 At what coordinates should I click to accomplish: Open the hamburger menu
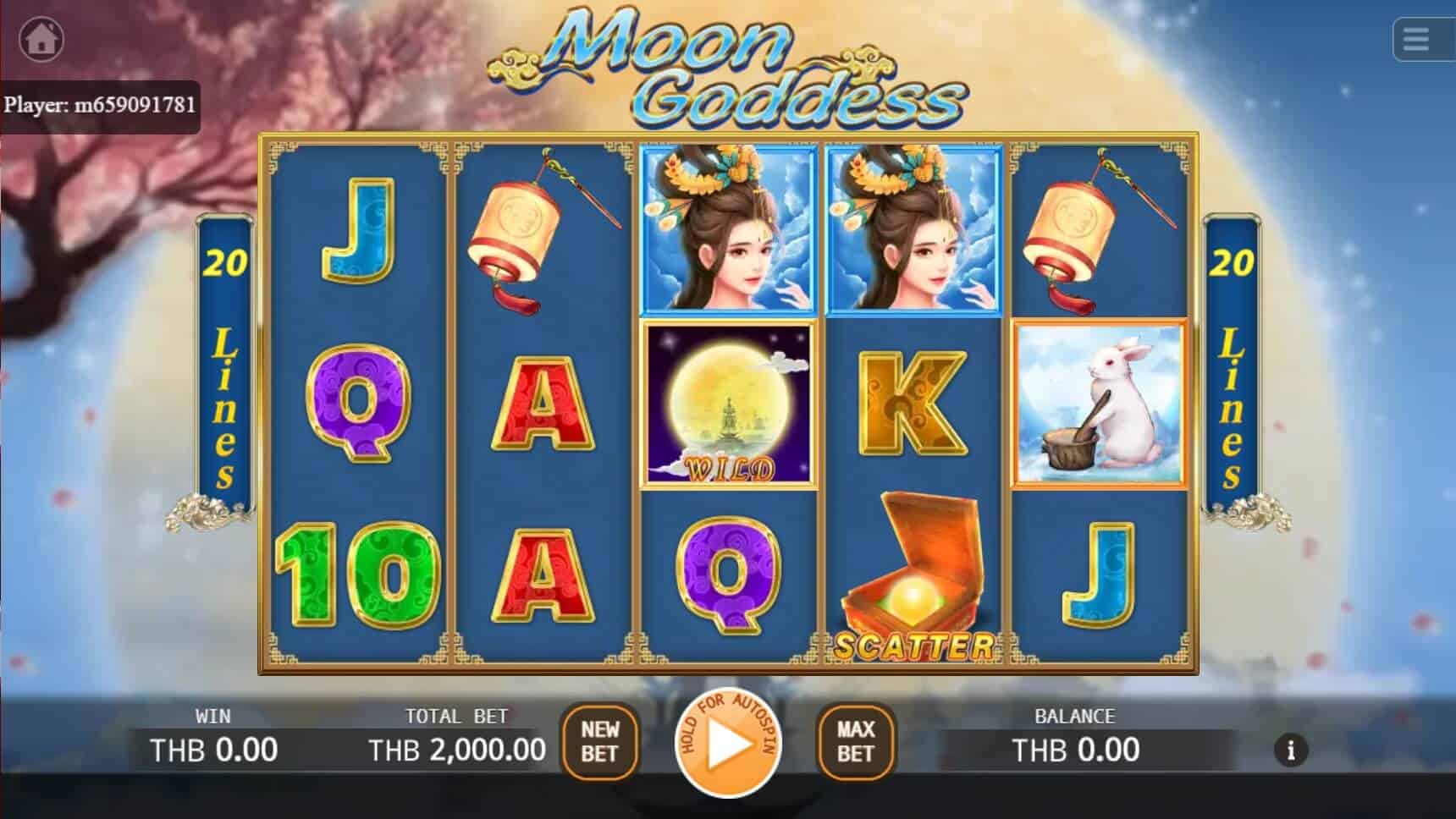[x=1418, y=41]
